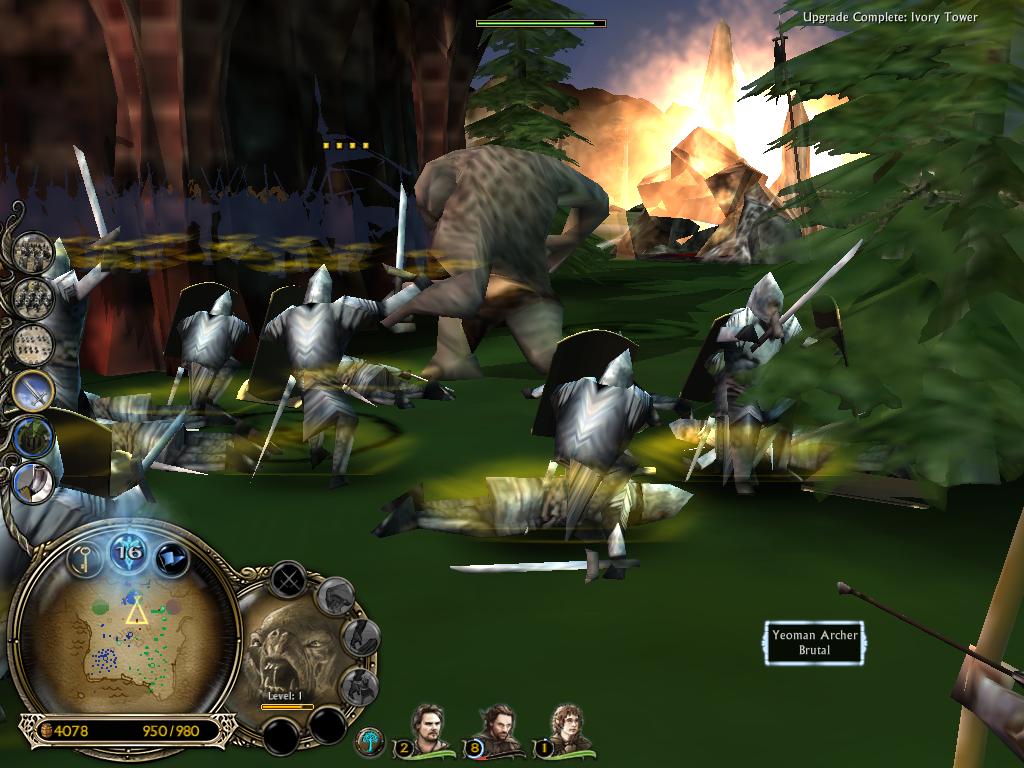Activate the white horn power icon

(x=33, y=482)
